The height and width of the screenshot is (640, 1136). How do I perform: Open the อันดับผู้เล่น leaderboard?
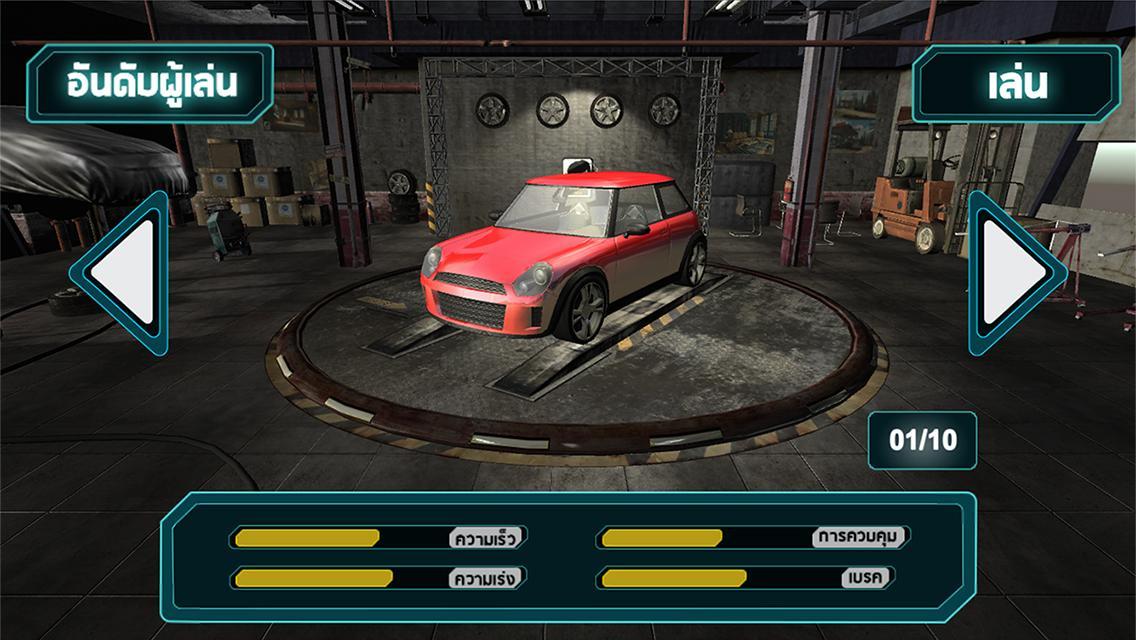[150, 83]
